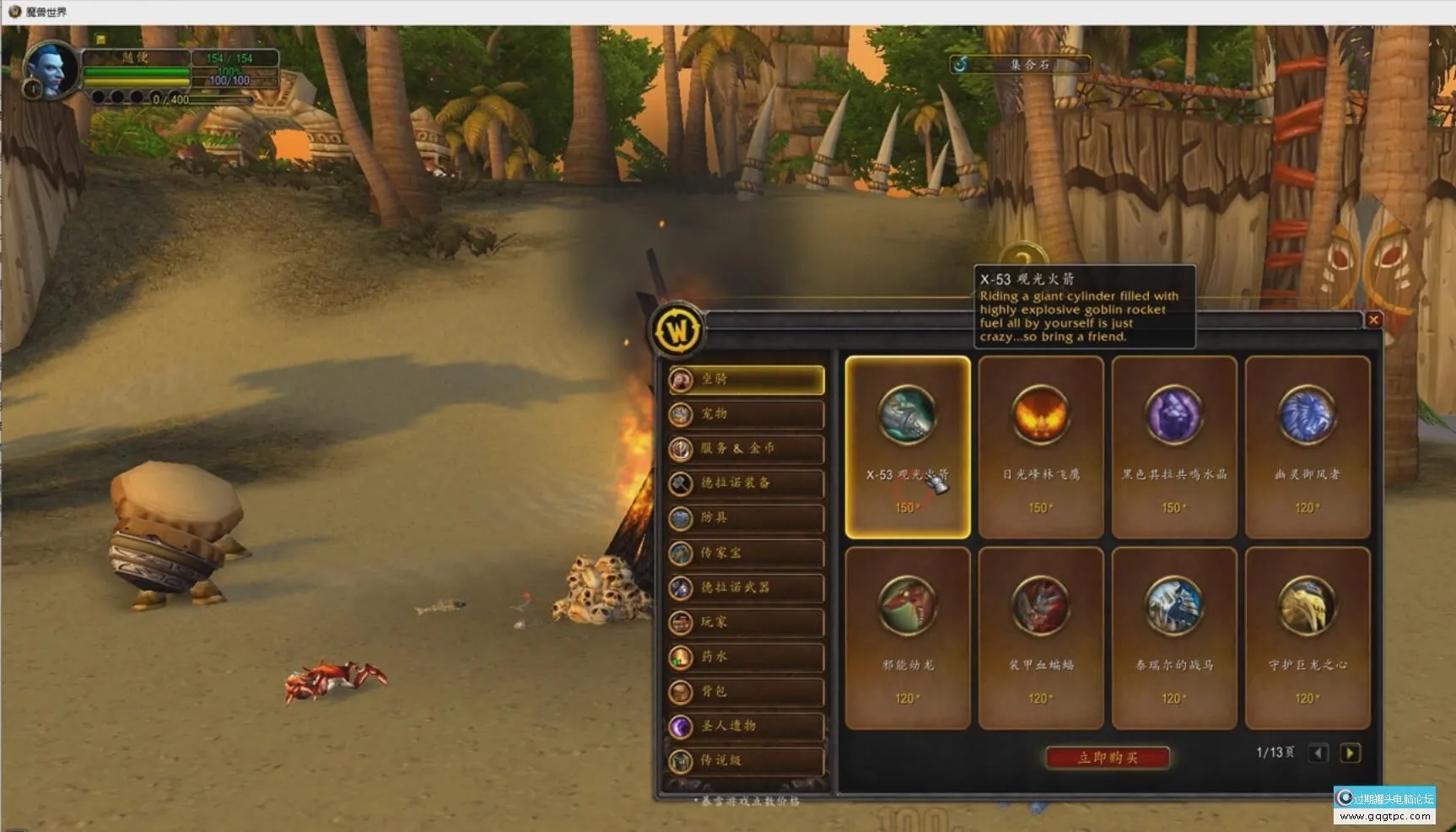Click the red 立即购买 buy button
This screenshot has height=832, width=1456.
coord(1108,758)
